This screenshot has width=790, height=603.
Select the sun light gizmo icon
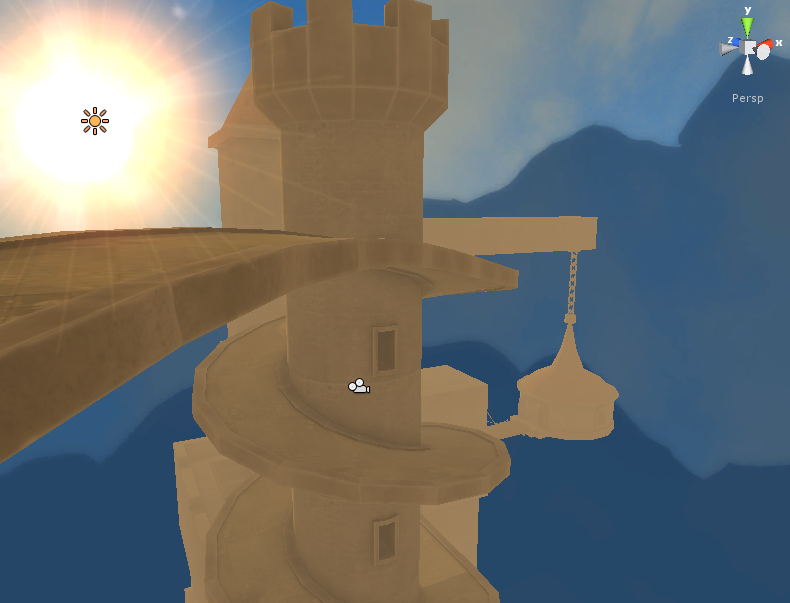click(95, 121)
